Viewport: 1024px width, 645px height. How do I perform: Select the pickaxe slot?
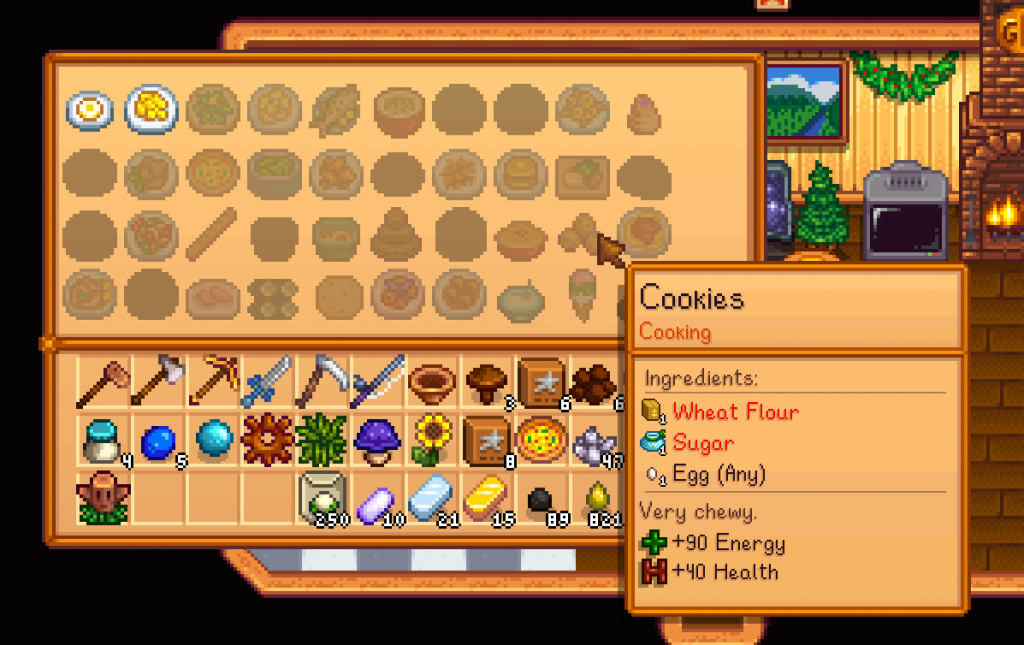coord(212,384)
